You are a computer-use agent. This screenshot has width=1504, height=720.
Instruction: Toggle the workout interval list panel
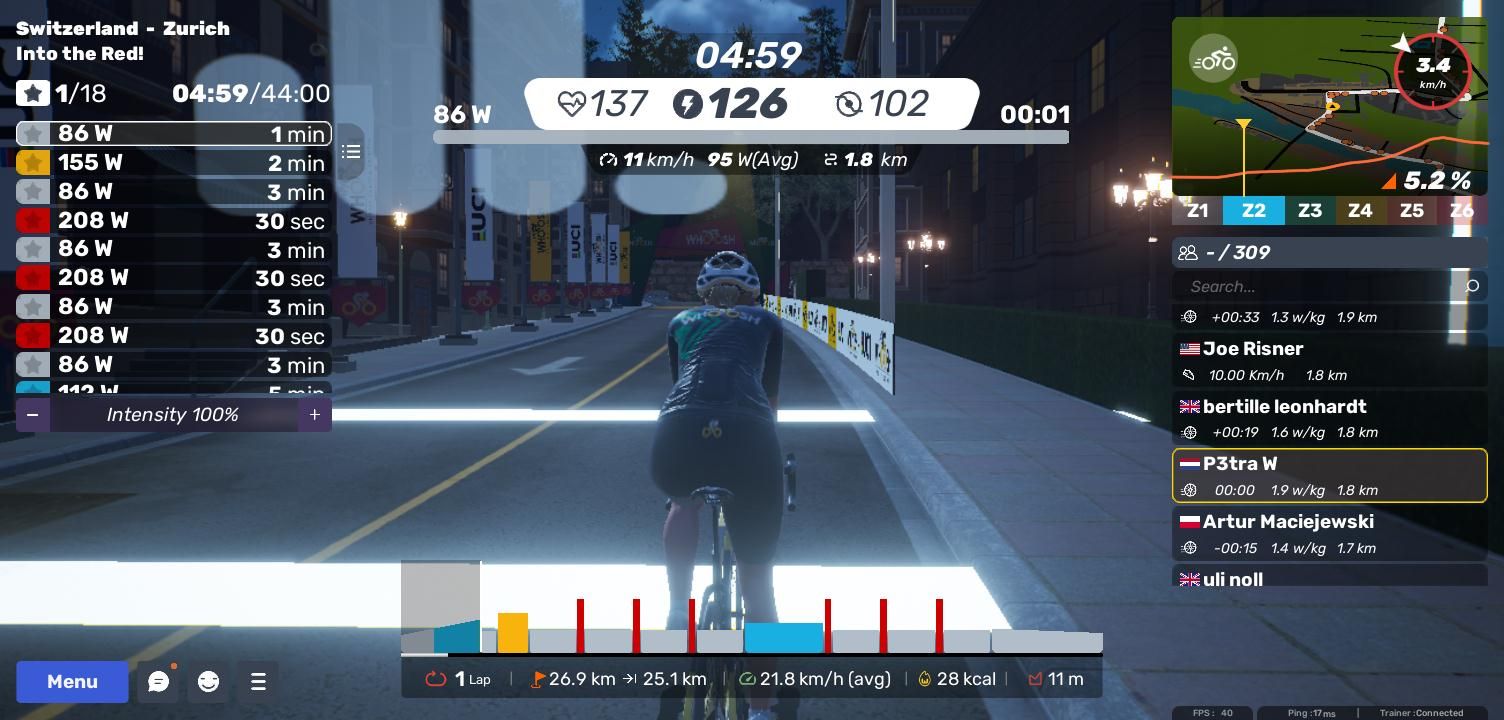pos(350,152)
